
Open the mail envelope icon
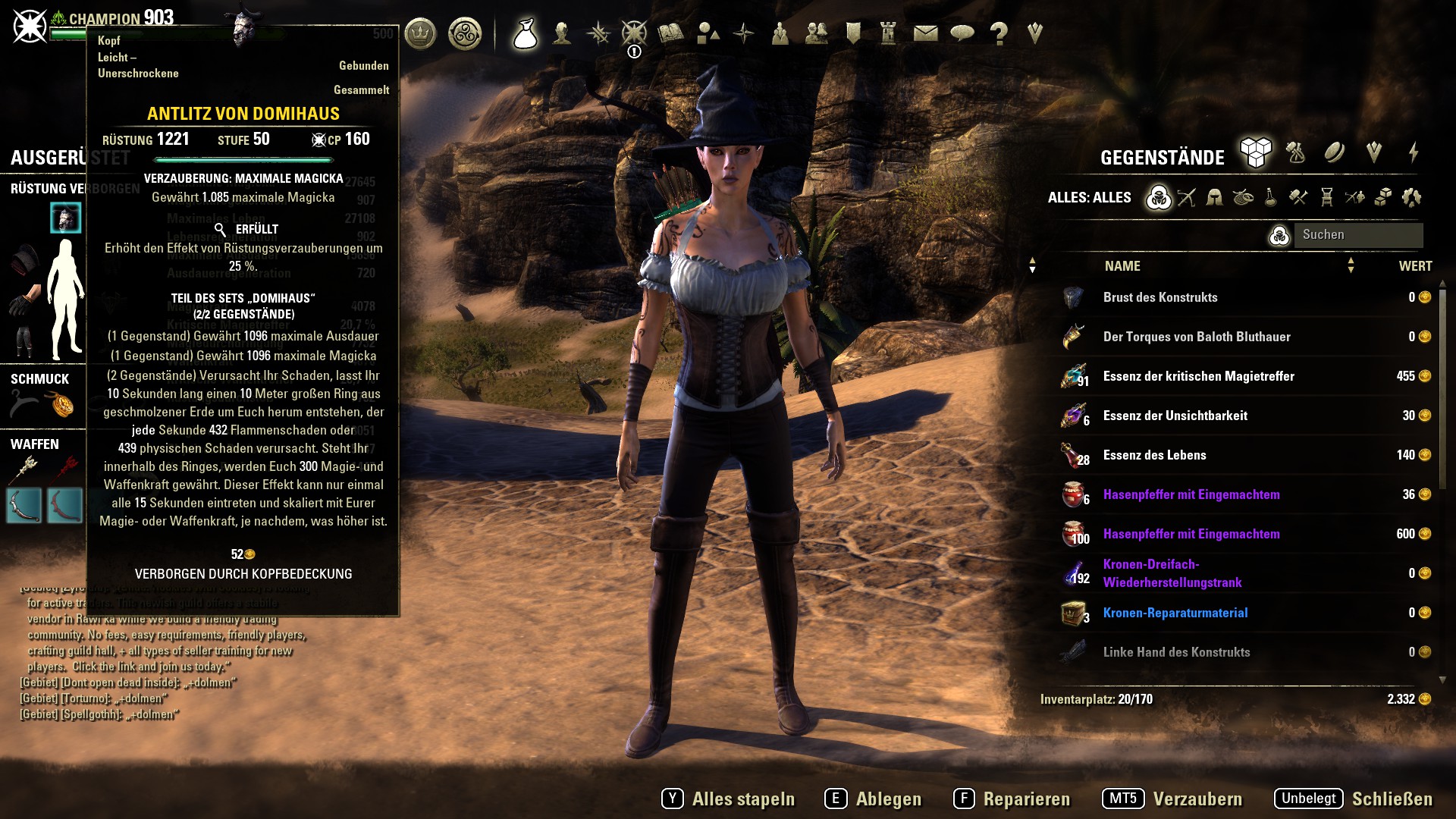(925, 33)
